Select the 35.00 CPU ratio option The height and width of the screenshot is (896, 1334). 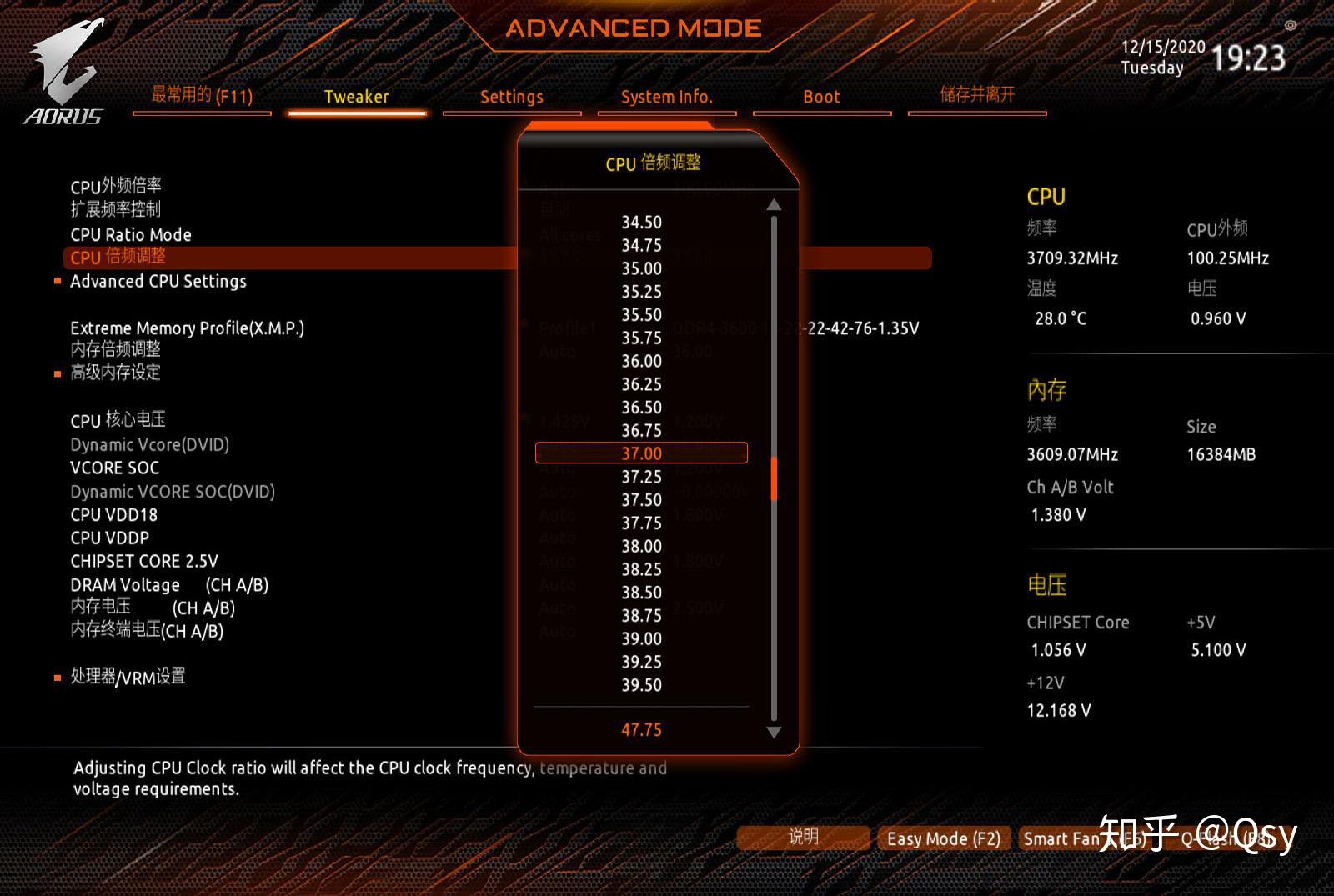(x=641, y=268)
